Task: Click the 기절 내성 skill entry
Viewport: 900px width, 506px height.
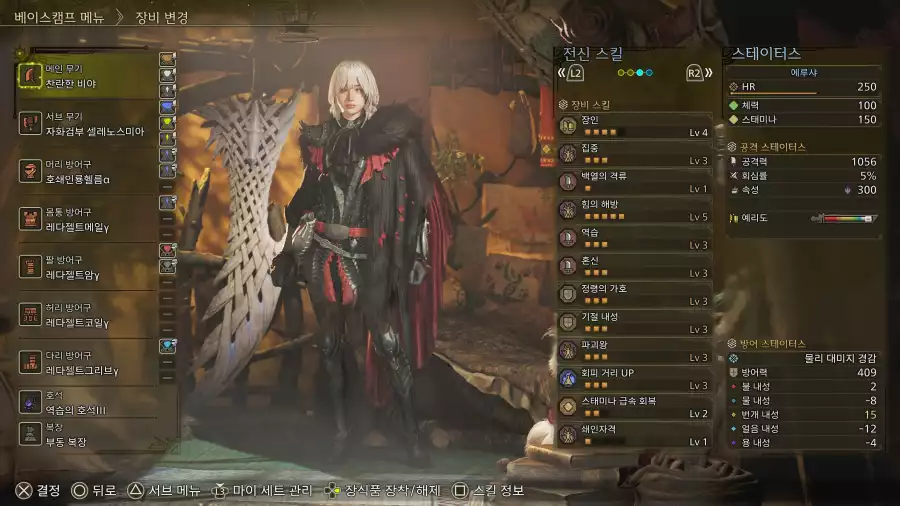Action: pos(635,322)
